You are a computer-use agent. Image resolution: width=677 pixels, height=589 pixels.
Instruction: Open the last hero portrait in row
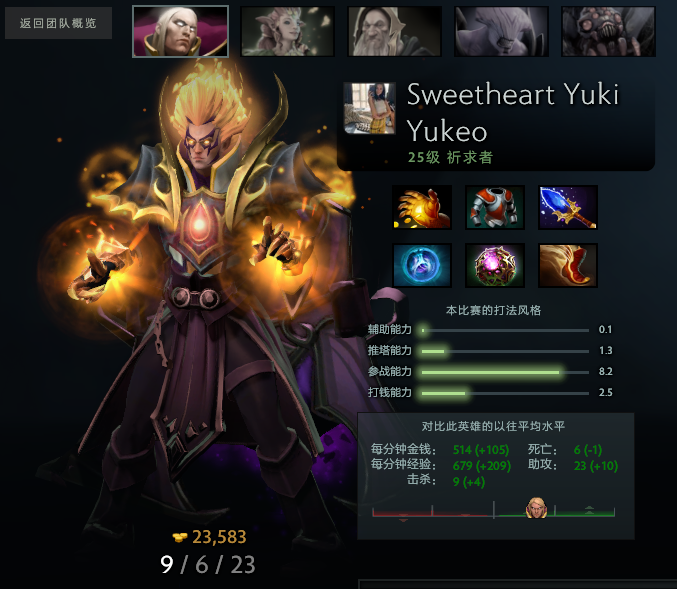pyautogui.click(x=608, y=31)
